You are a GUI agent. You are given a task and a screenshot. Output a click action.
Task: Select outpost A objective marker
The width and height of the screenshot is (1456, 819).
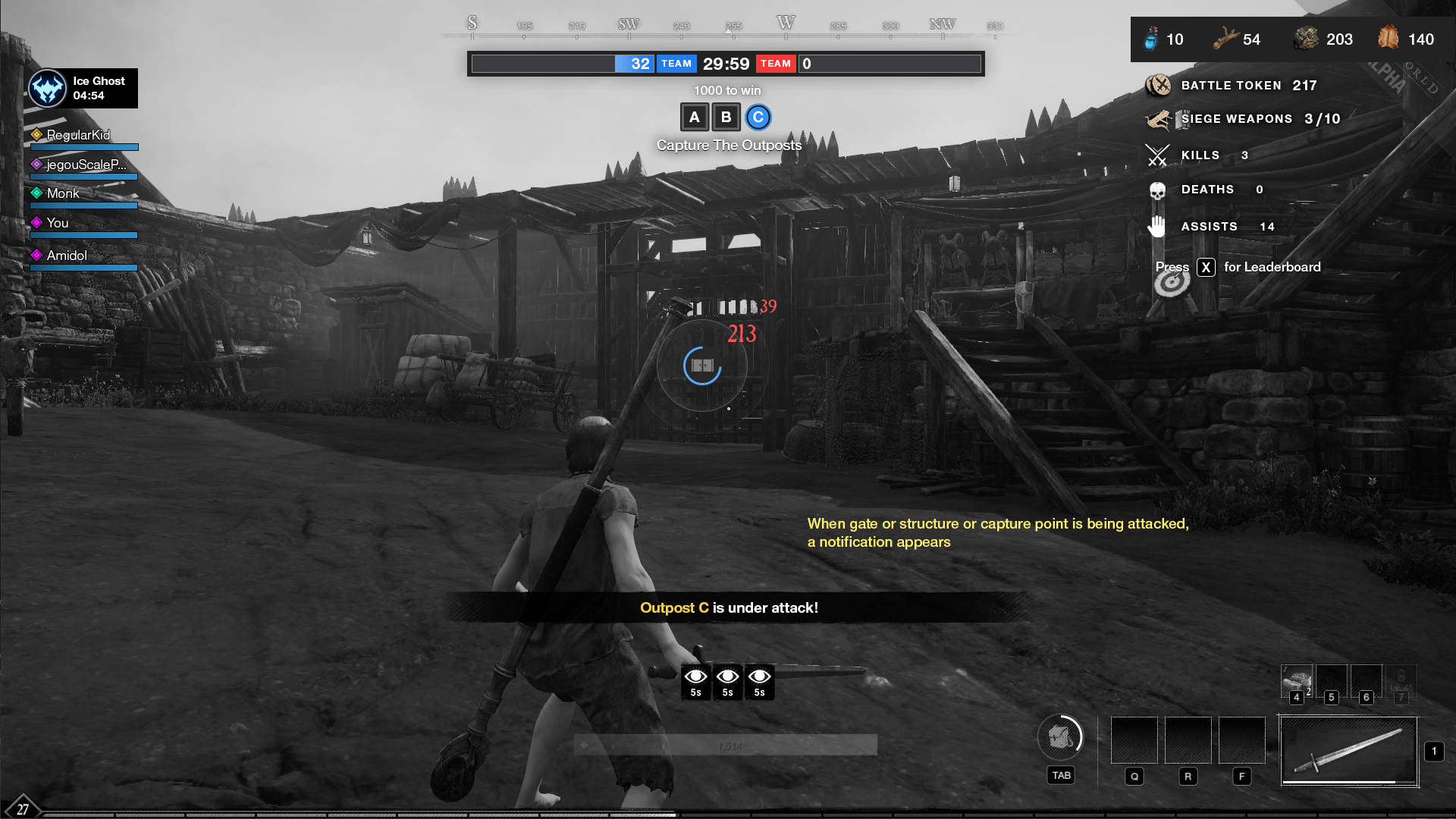(694, 118)
